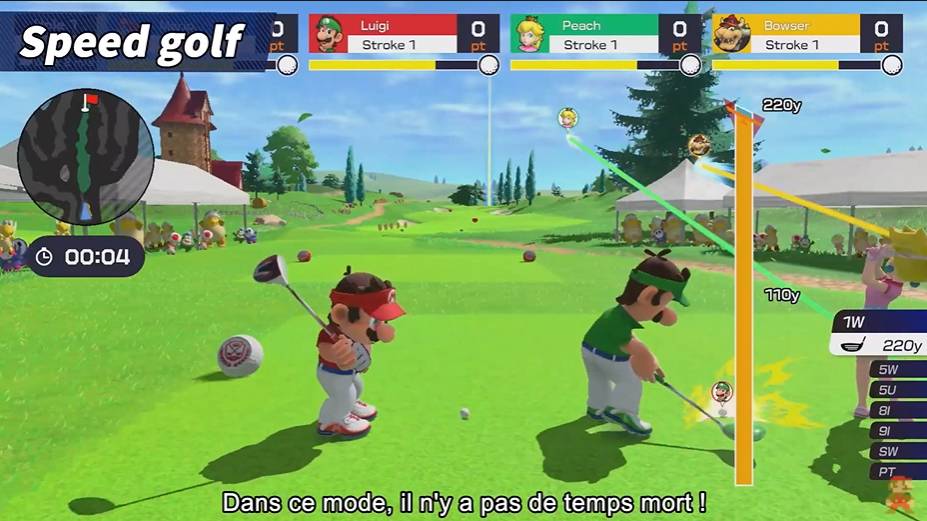The width and height of the screenshot is (927, 521).
Task: Select Bowser's player score panel
Action: pos(807,34)
